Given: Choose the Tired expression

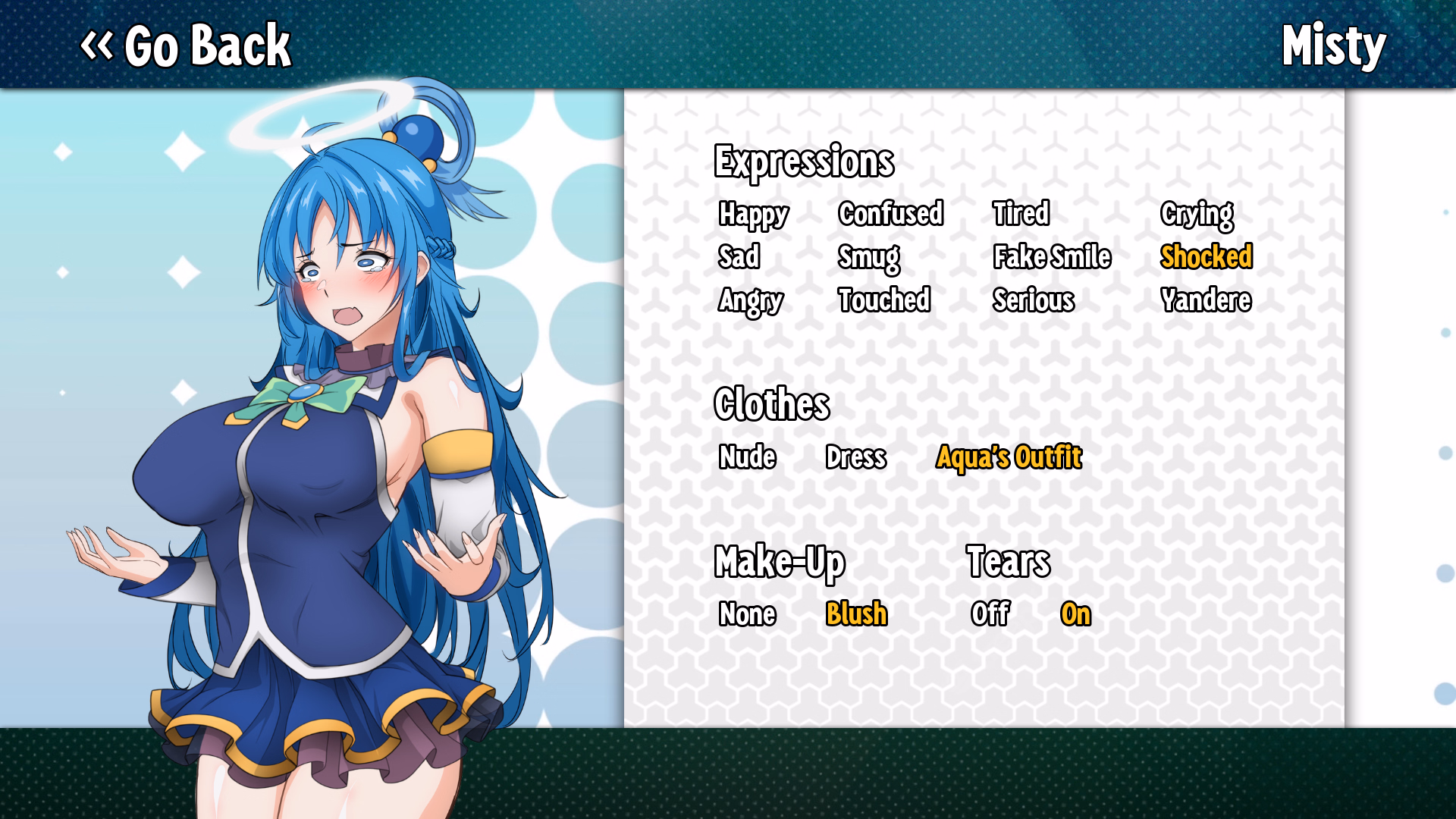Looking at the screenshot, I should [x=1022, y=215].
